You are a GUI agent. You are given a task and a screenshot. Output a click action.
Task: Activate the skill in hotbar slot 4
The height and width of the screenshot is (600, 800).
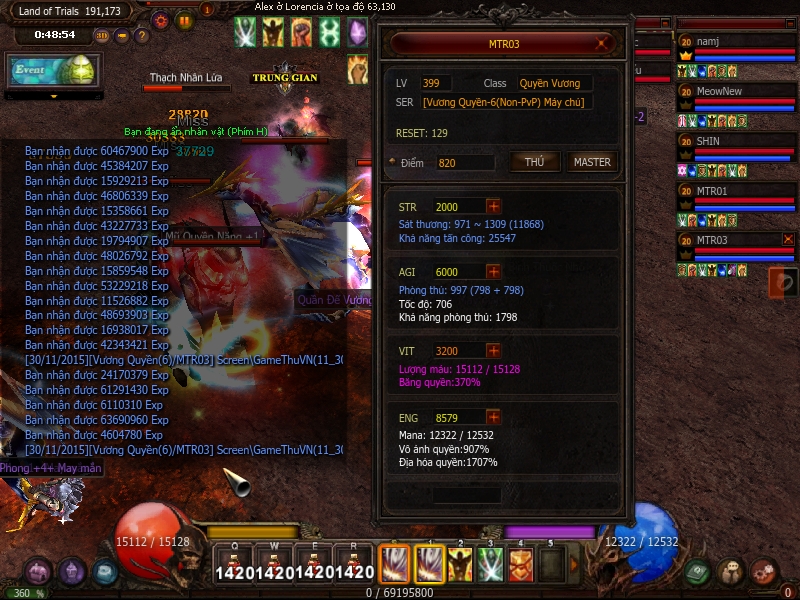point(520,565)
